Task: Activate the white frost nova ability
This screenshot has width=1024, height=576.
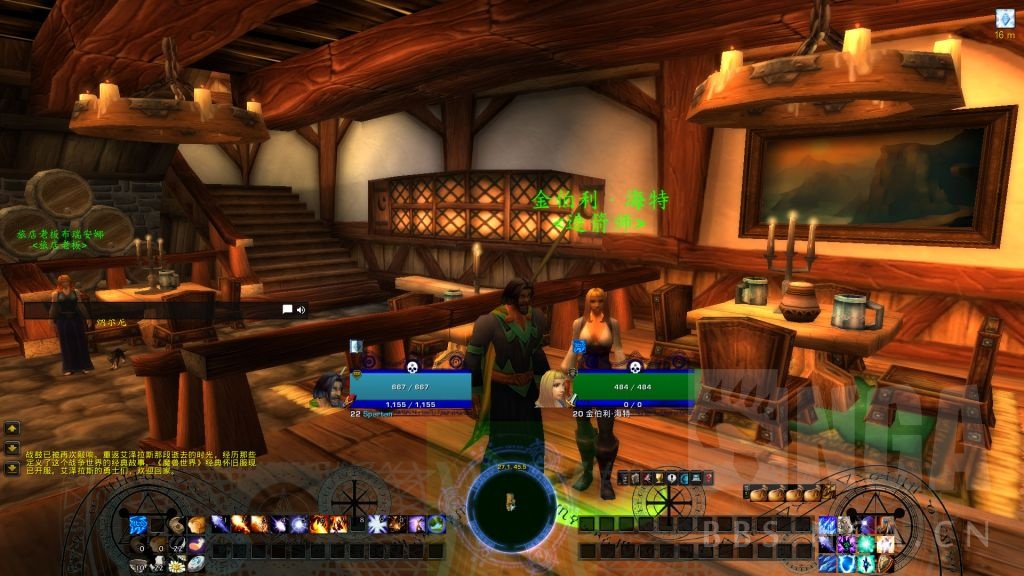Action: point(377,524)
